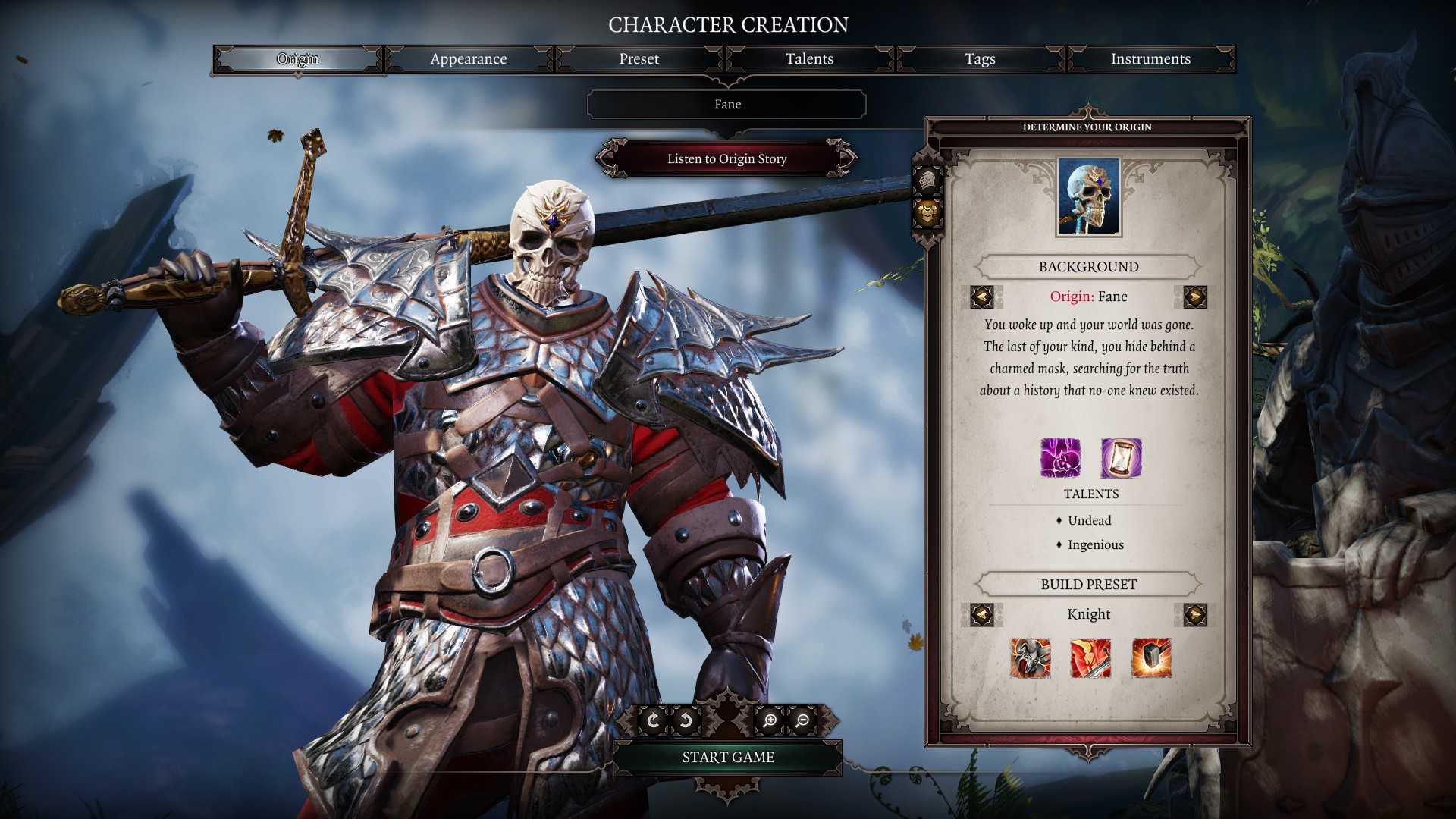Inspect the hammer skill icon in Knight preset

click(1151, 657)
